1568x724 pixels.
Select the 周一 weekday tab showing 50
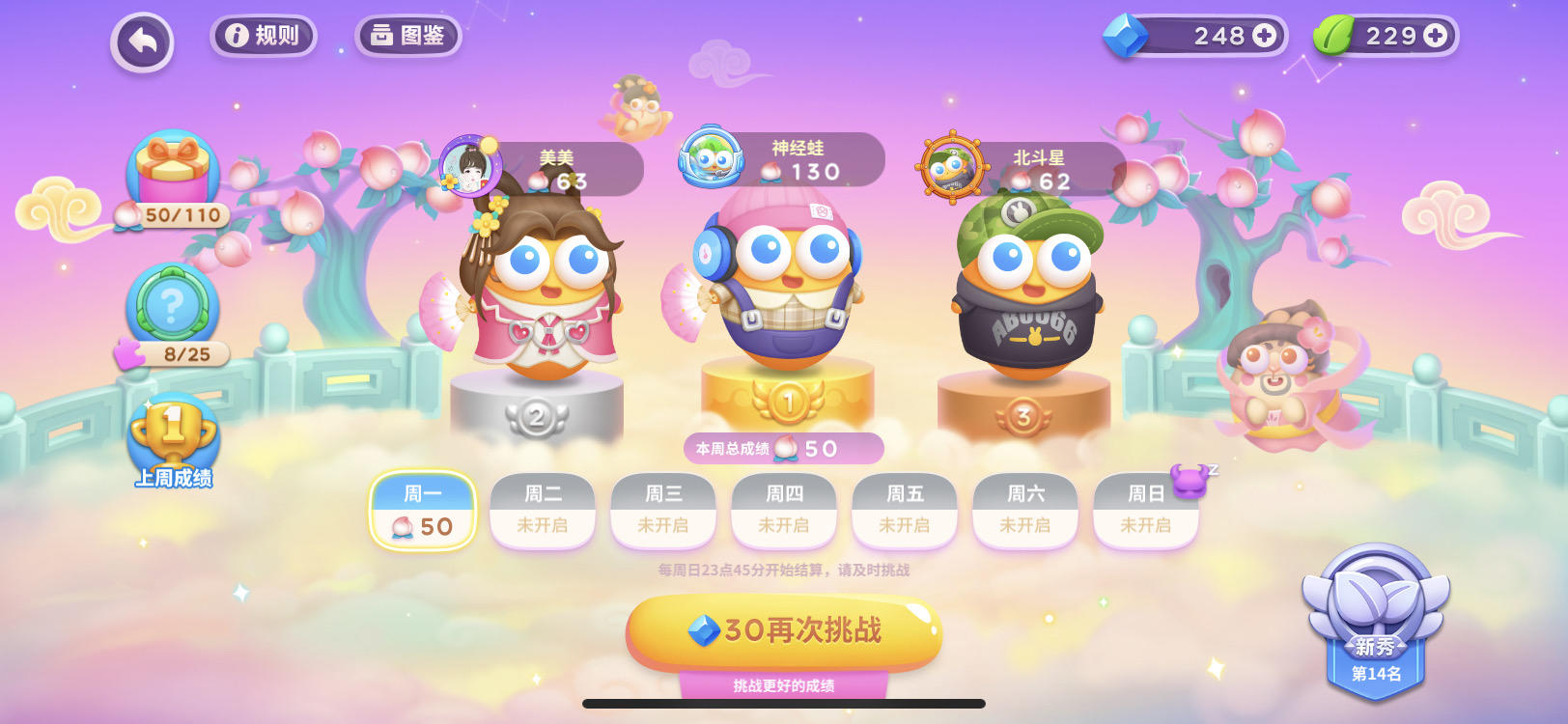(x=423, y=514)
